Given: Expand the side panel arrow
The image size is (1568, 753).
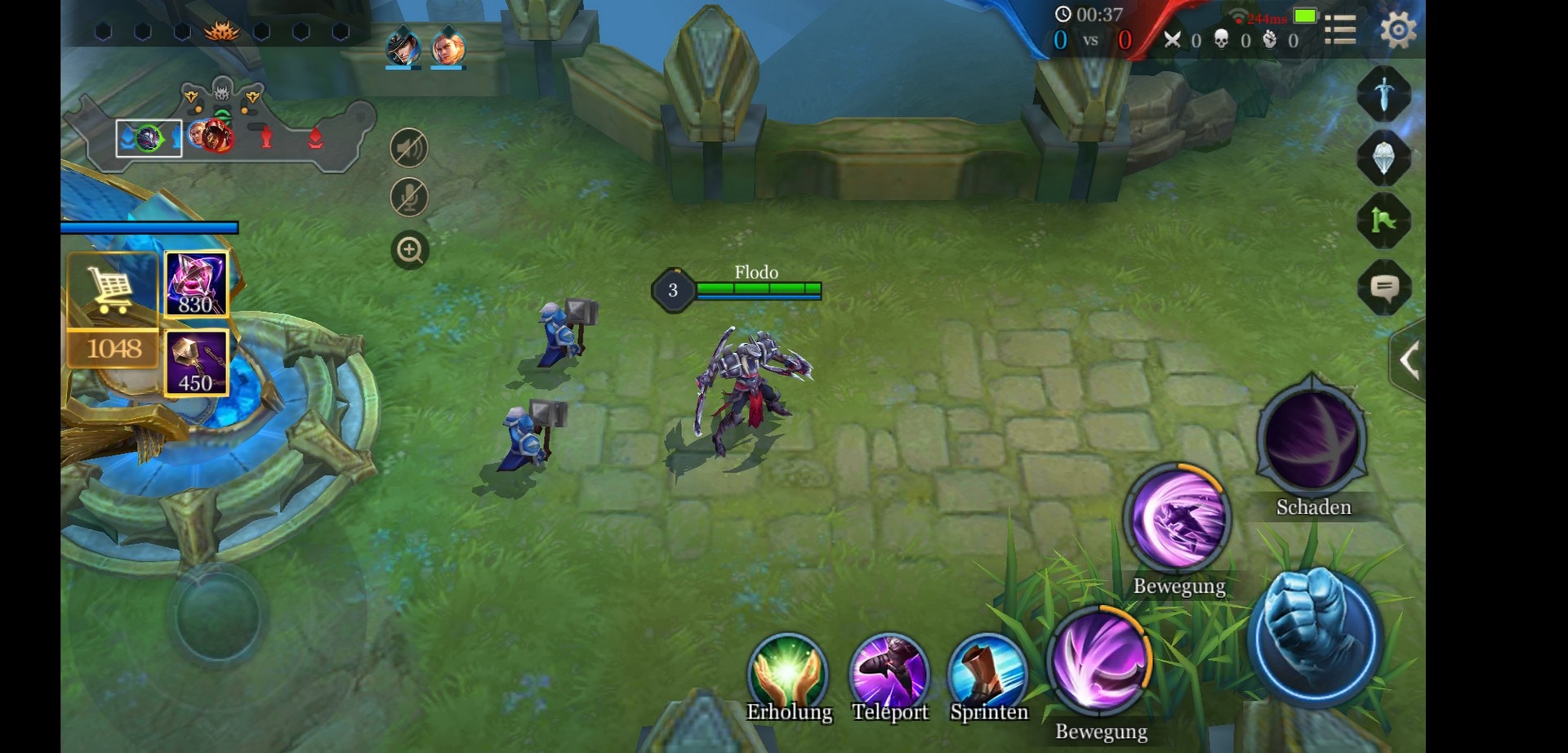Looking at the screenshot, I should pyautogui.click(x=1408, y=360).
